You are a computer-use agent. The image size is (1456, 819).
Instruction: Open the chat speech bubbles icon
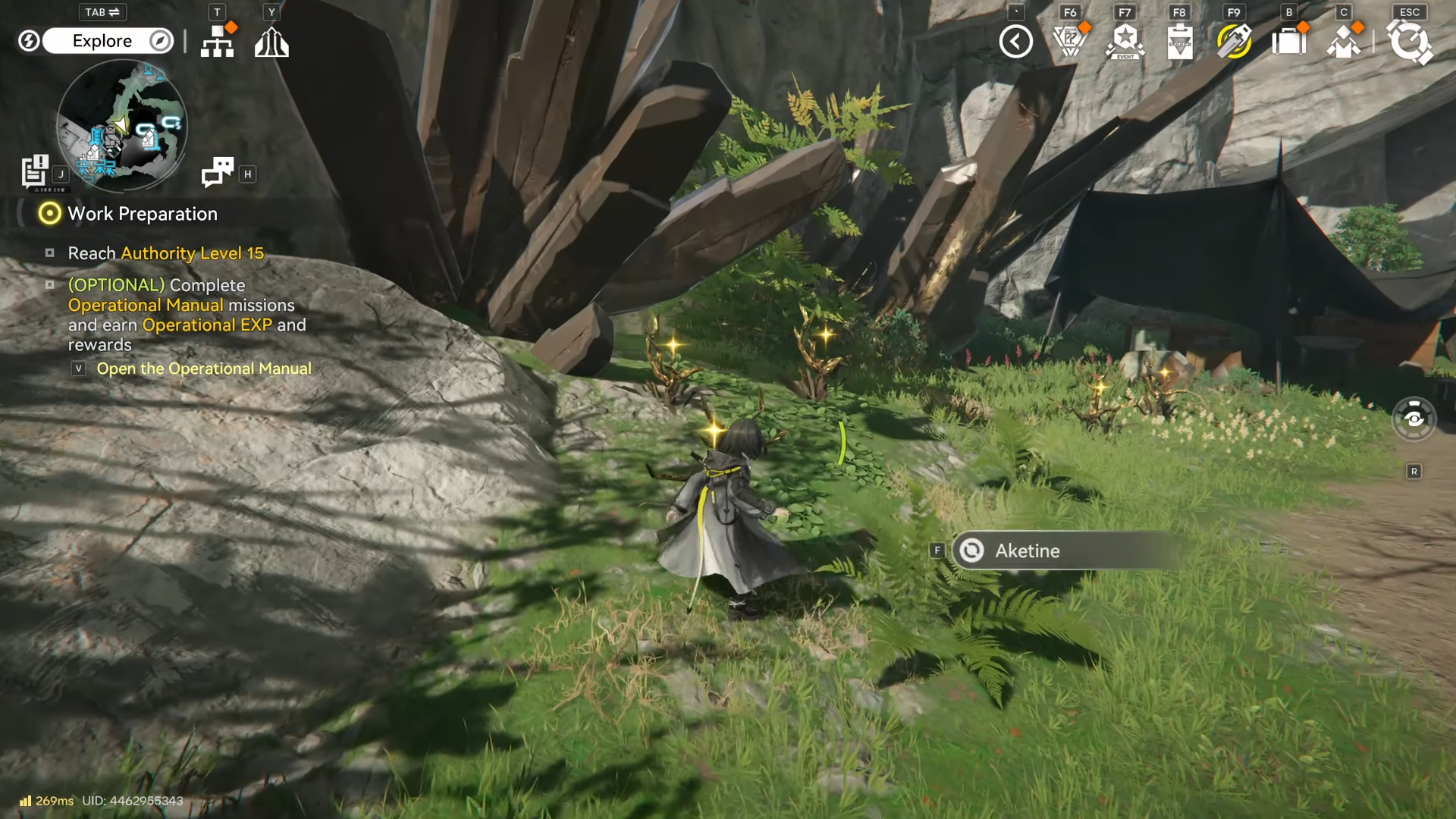[218, 172]
